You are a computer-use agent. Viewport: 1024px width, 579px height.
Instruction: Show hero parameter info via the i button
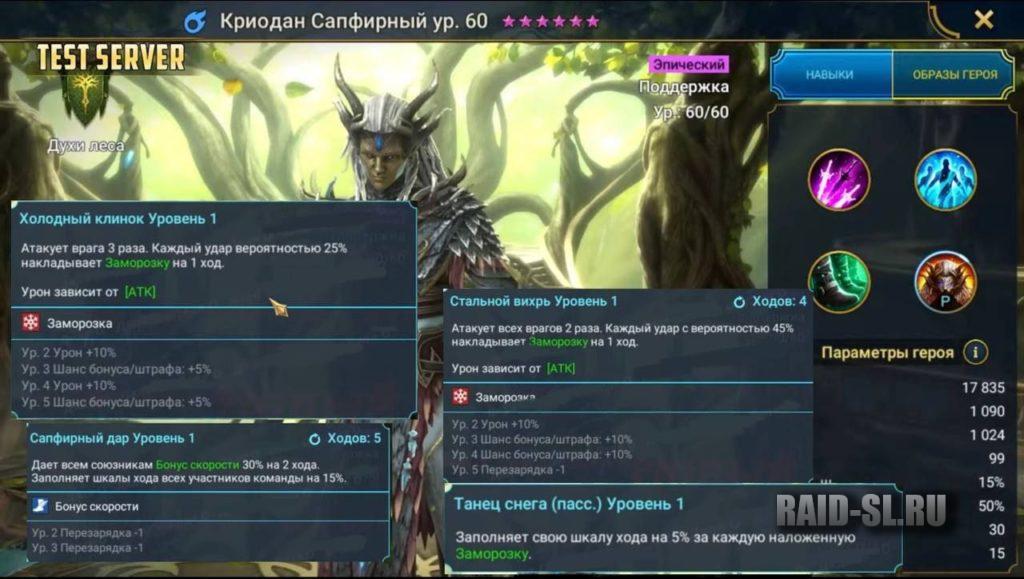pos(975,352)
